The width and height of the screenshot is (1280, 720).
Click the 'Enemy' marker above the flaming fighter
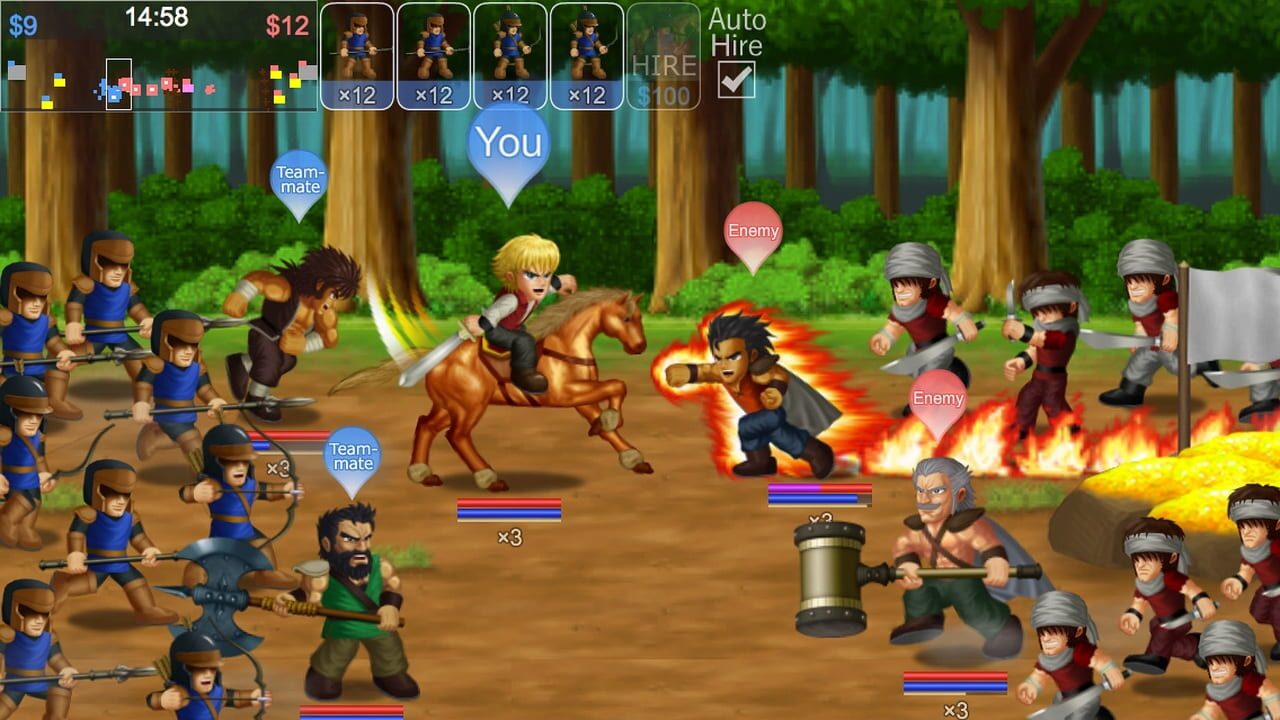pyautogui.click(x=752, y=230)
